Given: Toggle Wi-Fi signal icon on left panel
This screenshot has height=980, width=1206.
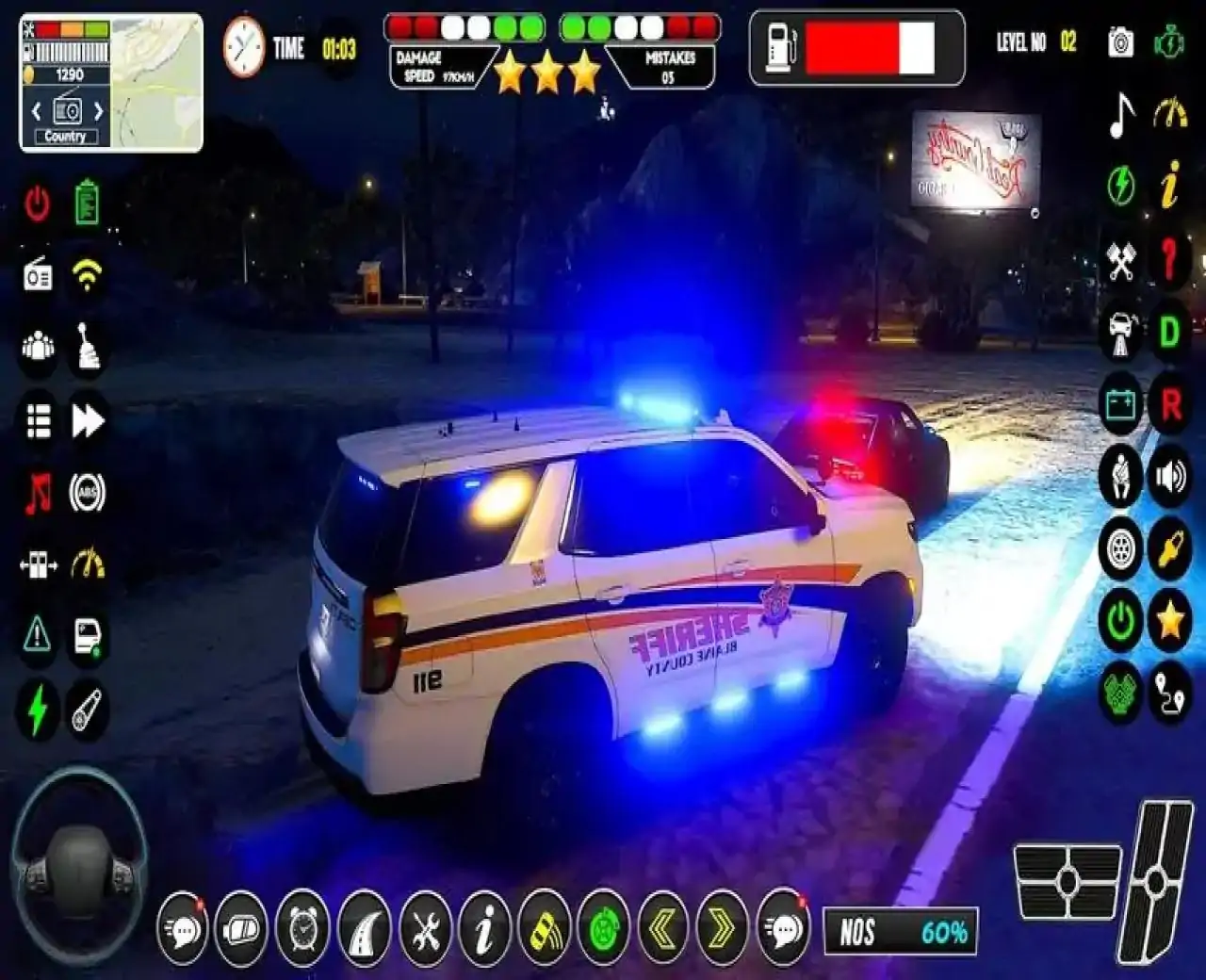Looking at the screenshot, I should pyautogui.click(x=87, y=274).
